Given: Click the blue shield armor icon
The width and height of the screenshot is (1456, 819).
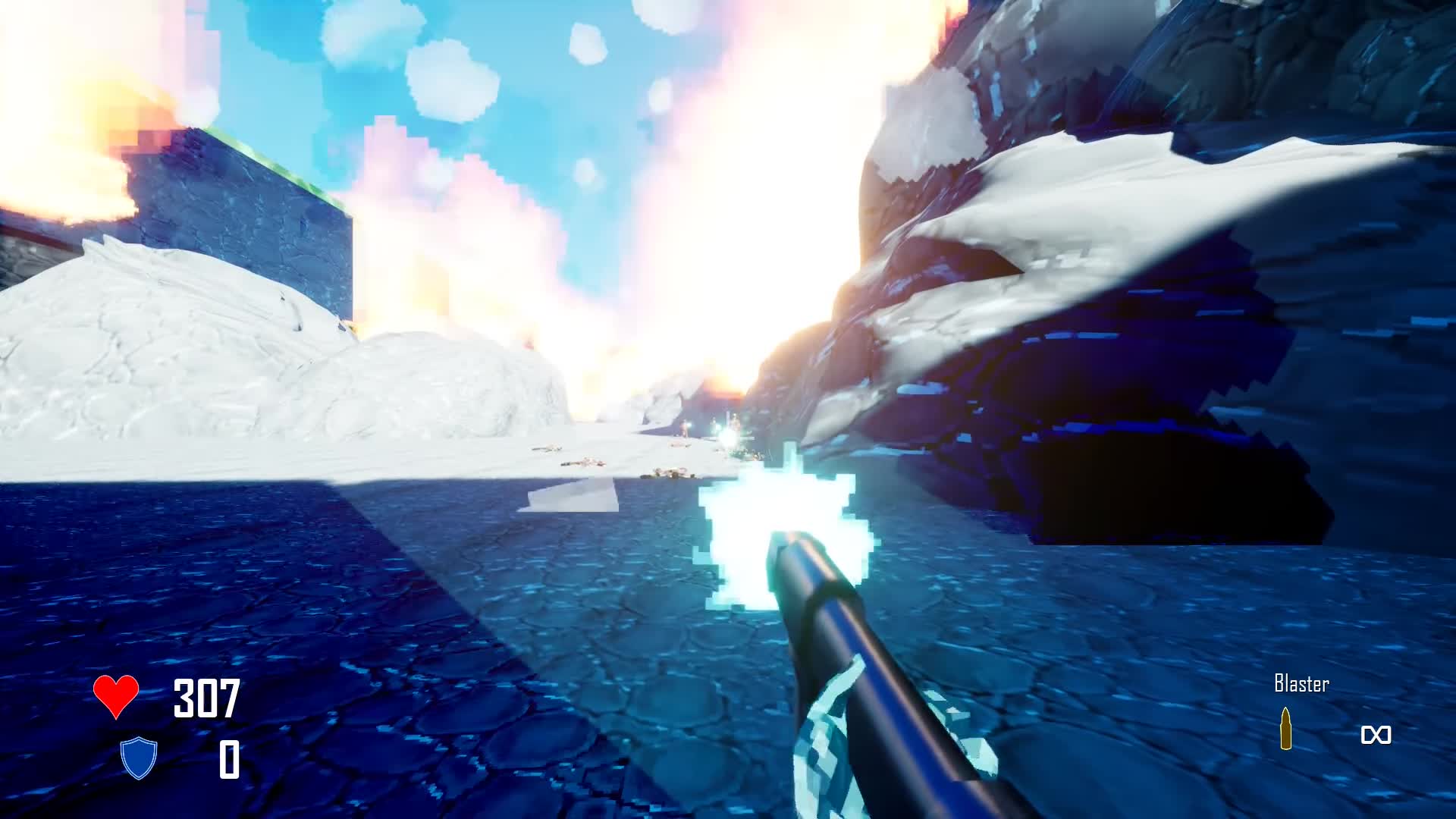Looking at the screenshot, I should (x=139, y=758).
